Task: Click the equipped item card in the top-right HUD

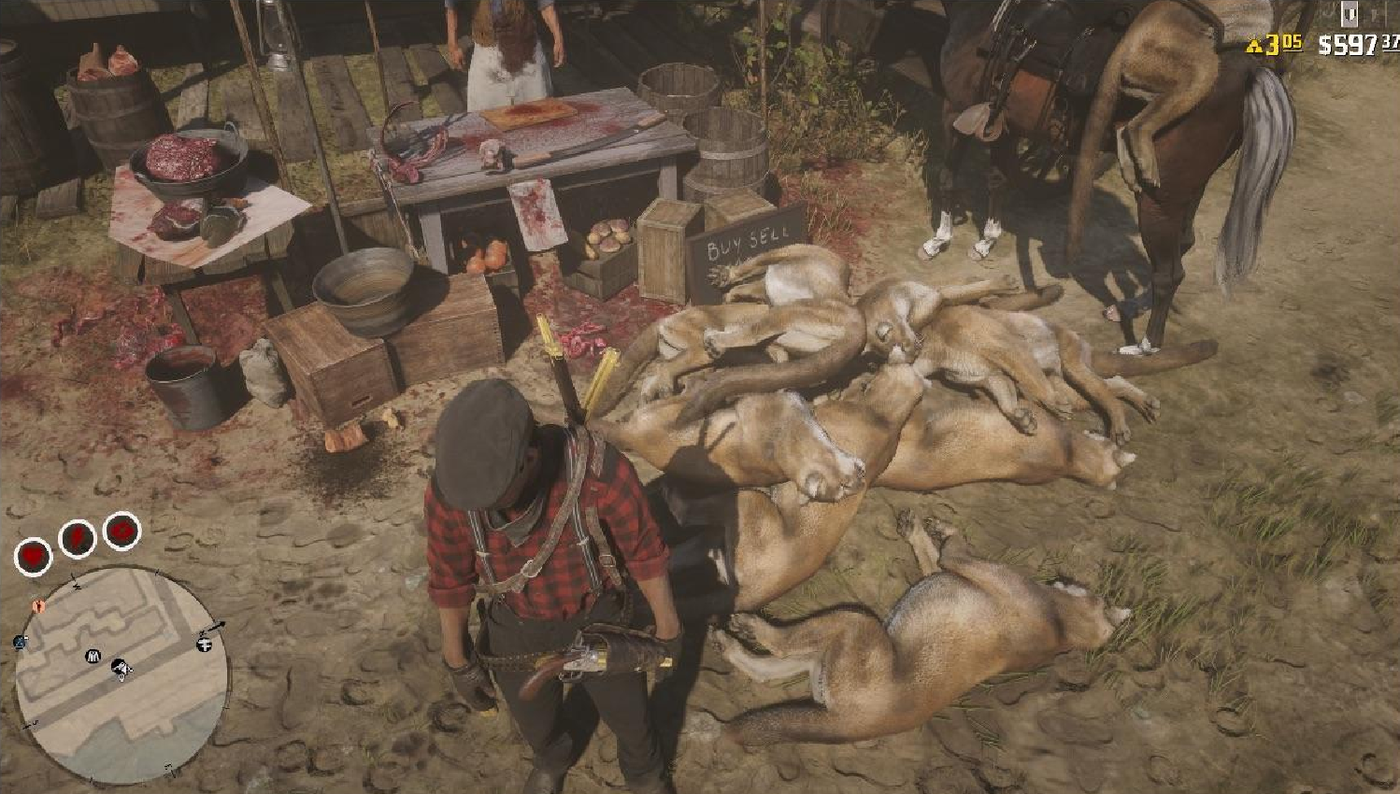Action: (x=1351, y=15)
